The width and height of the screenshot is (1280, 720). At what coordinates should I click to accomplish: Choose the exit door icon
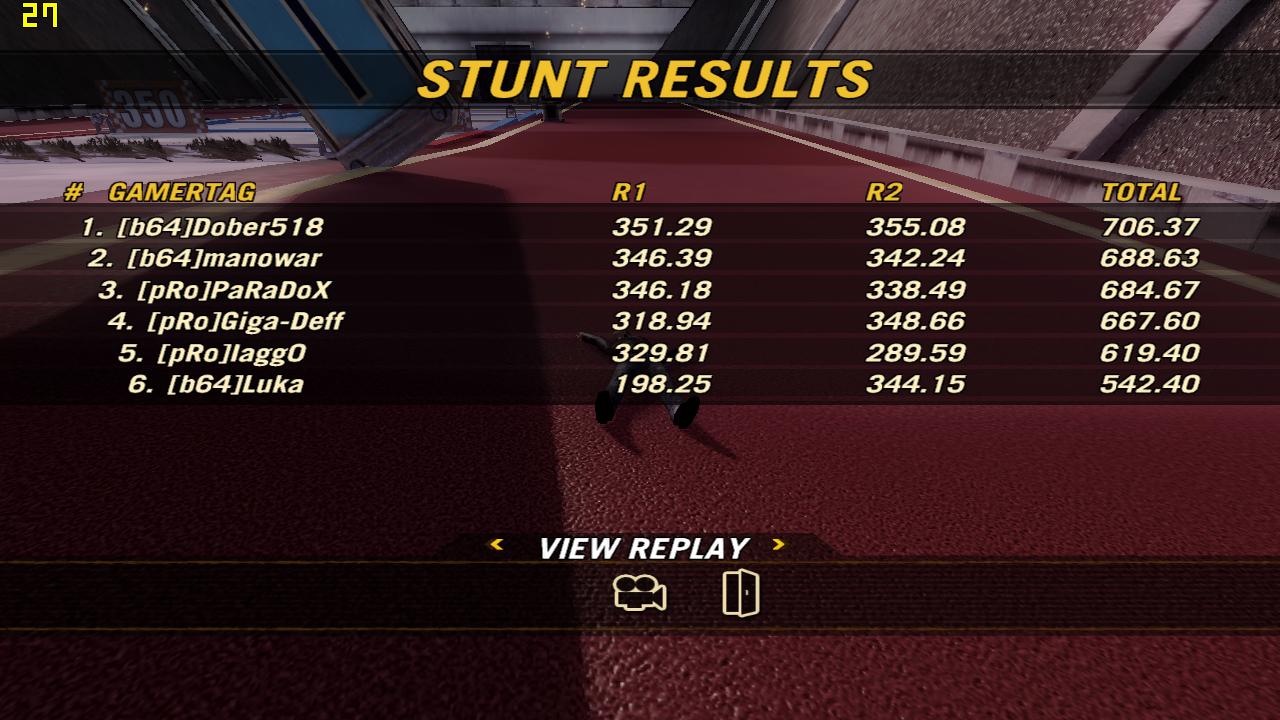click(x=740, y=593)
